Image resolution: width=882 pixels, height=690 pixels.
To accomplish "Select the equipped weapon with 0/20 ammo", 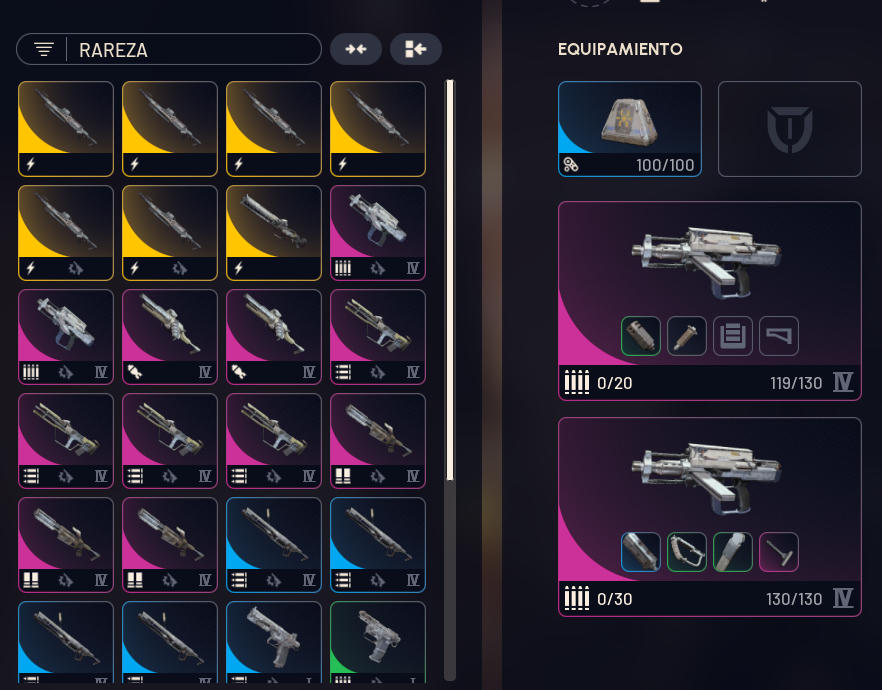I will [709, 298].
